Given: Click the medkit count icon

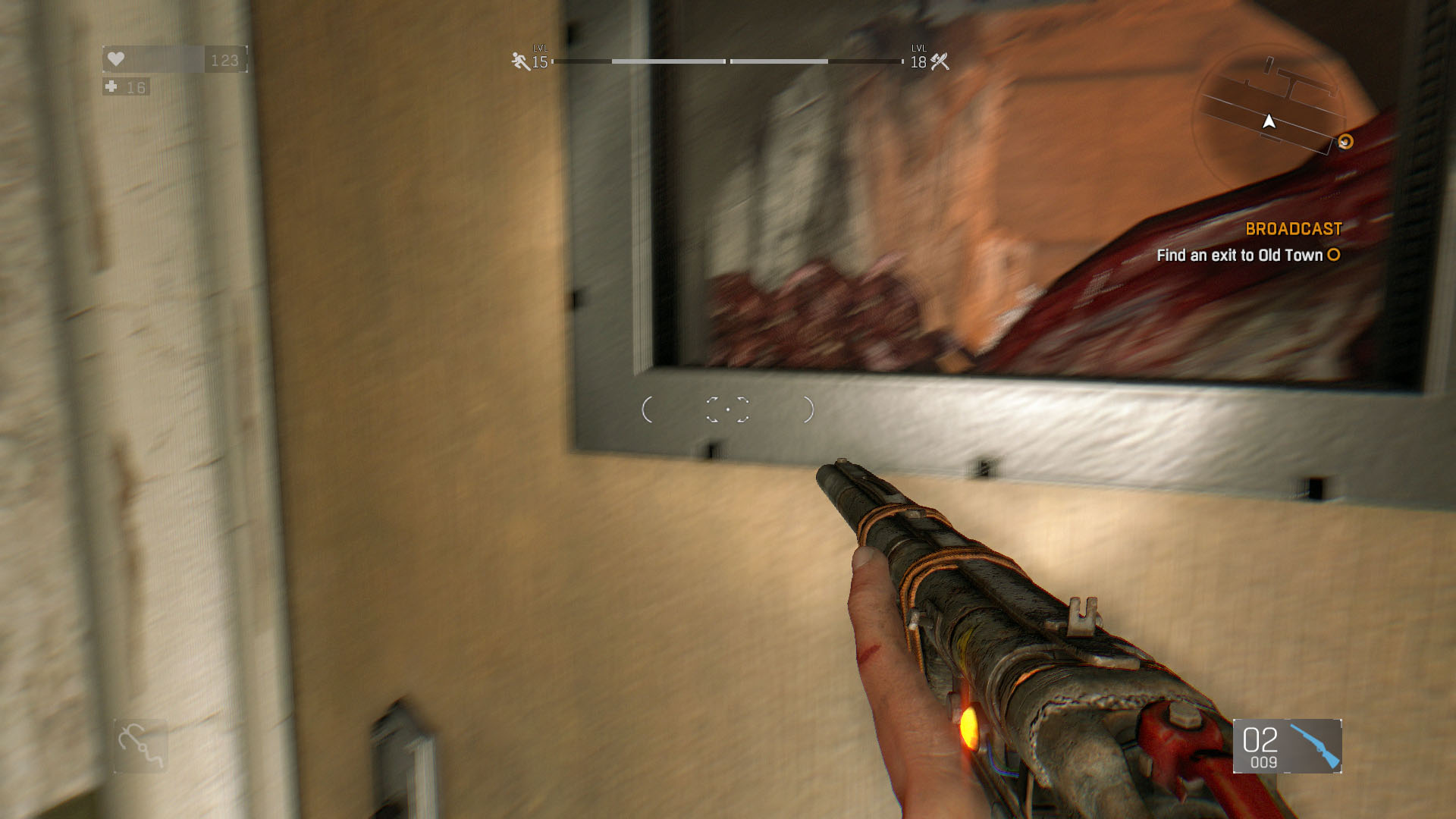Looking at the screenshot, I should pyautogui.click(x=111, y=87).
